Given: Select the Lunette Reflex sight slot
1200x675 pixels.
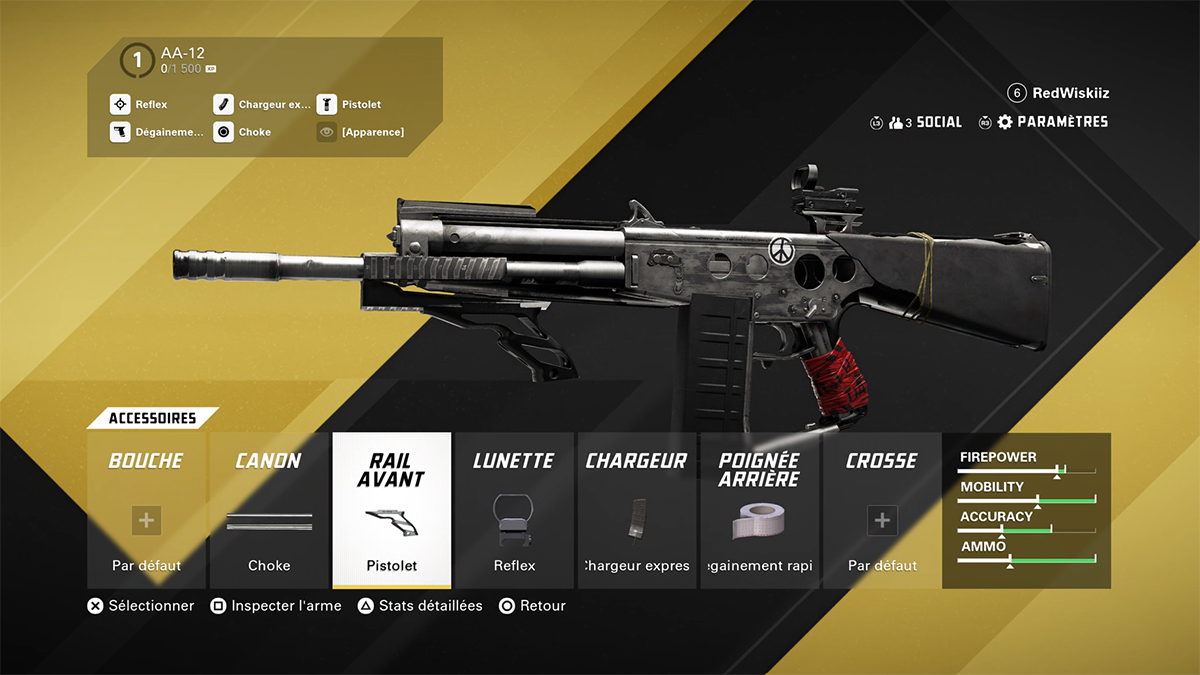Looking at the screenshot, I should (x=515, y=511).
